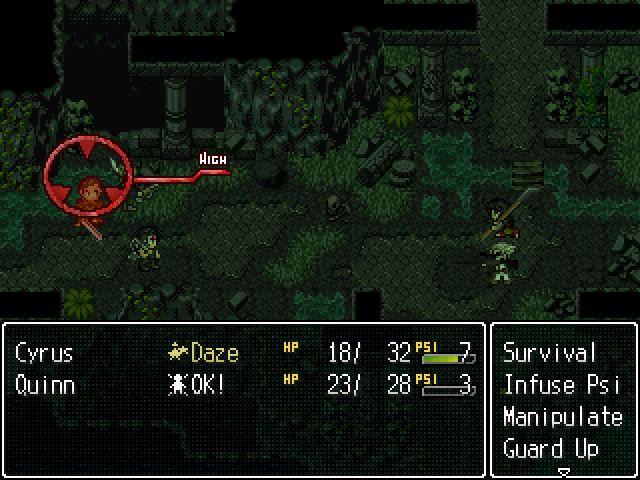Select the Survival command
The image size is (640, 480).
click(x=549, y=353)
